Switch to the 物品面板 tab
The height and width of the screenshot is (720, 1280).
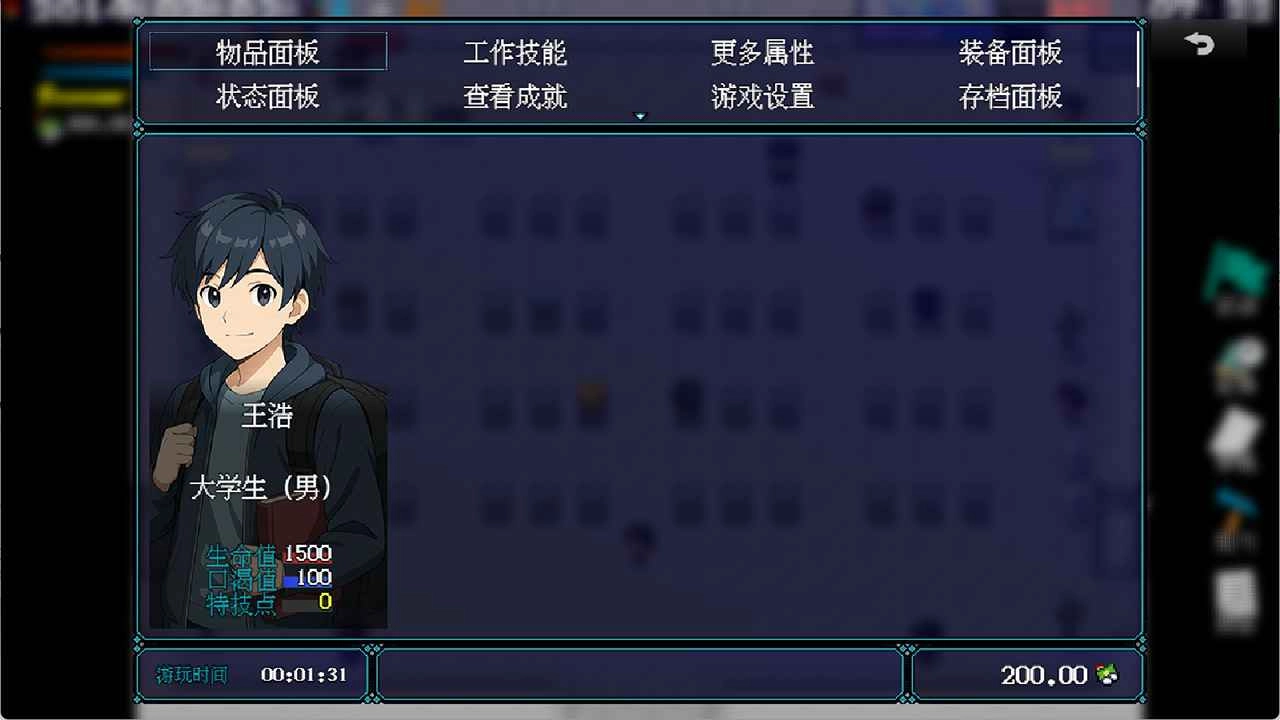[x=266, y=53]
